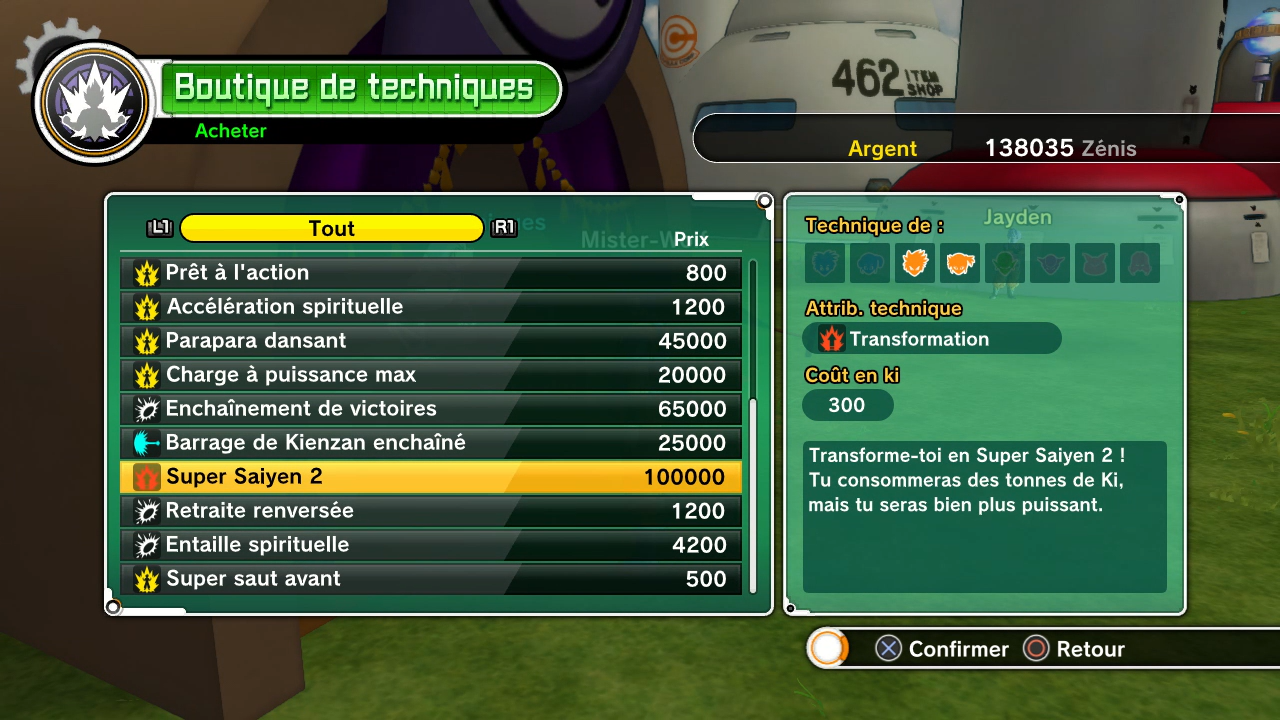Buy the highlighted Super Saiyen 2 transformation
This screenshot has height=720, width=1280.
430,477
